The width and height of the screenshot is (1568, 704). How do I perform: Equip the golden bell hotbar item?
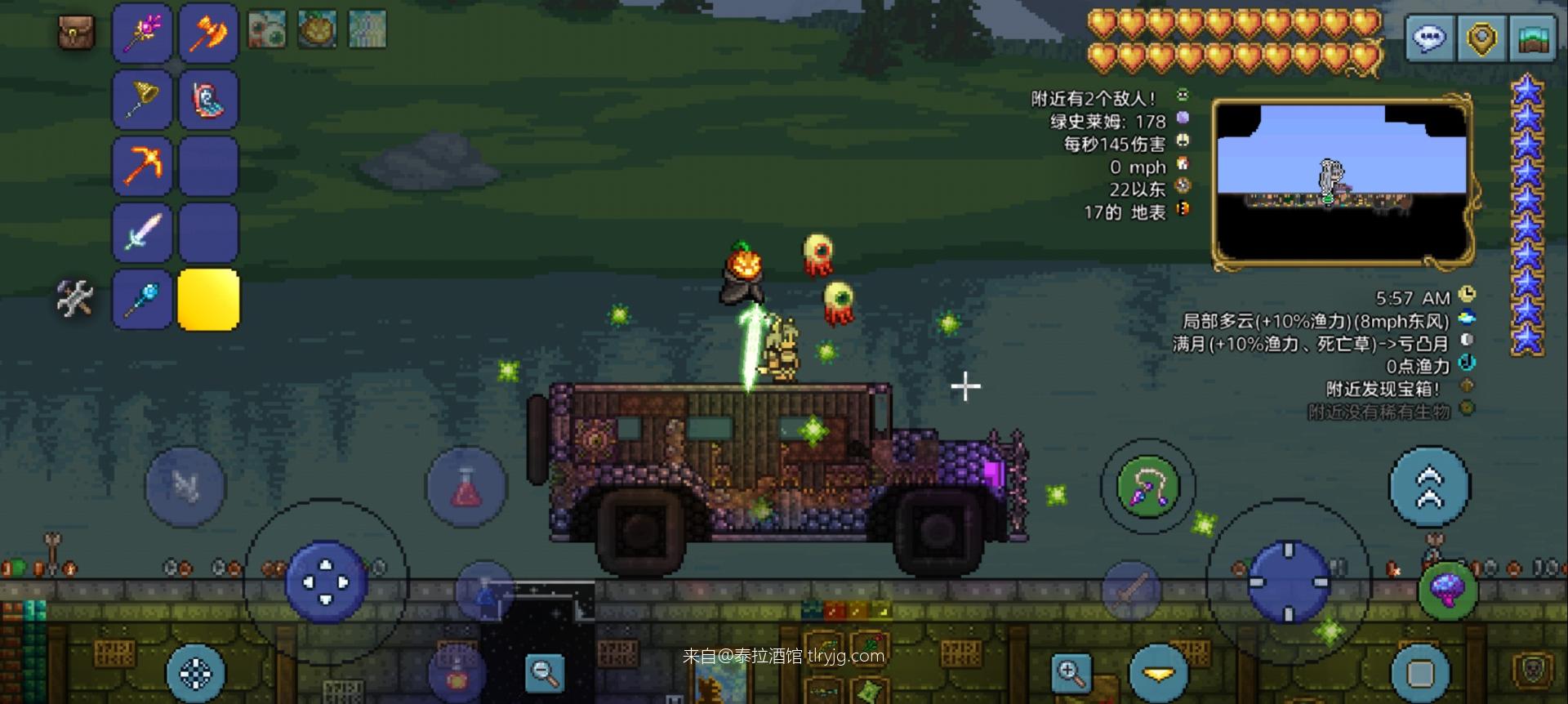click(x=142, y=99)
